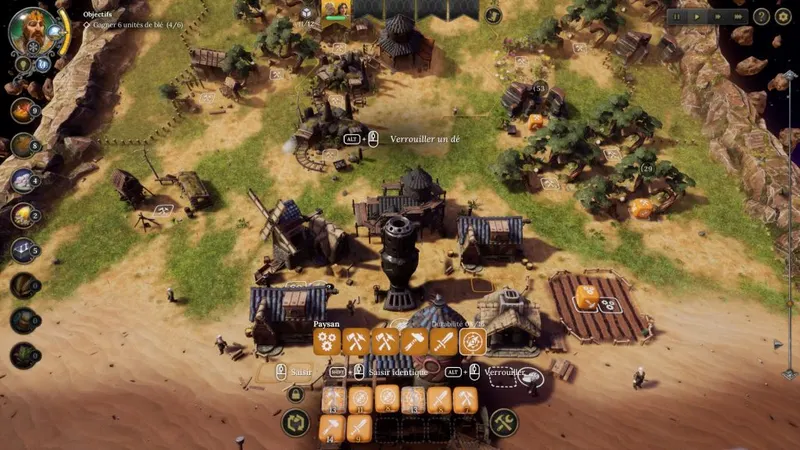Open the hammer and wrench build button
The height and width of the screenshot is (450, 800).
(504, 422)
